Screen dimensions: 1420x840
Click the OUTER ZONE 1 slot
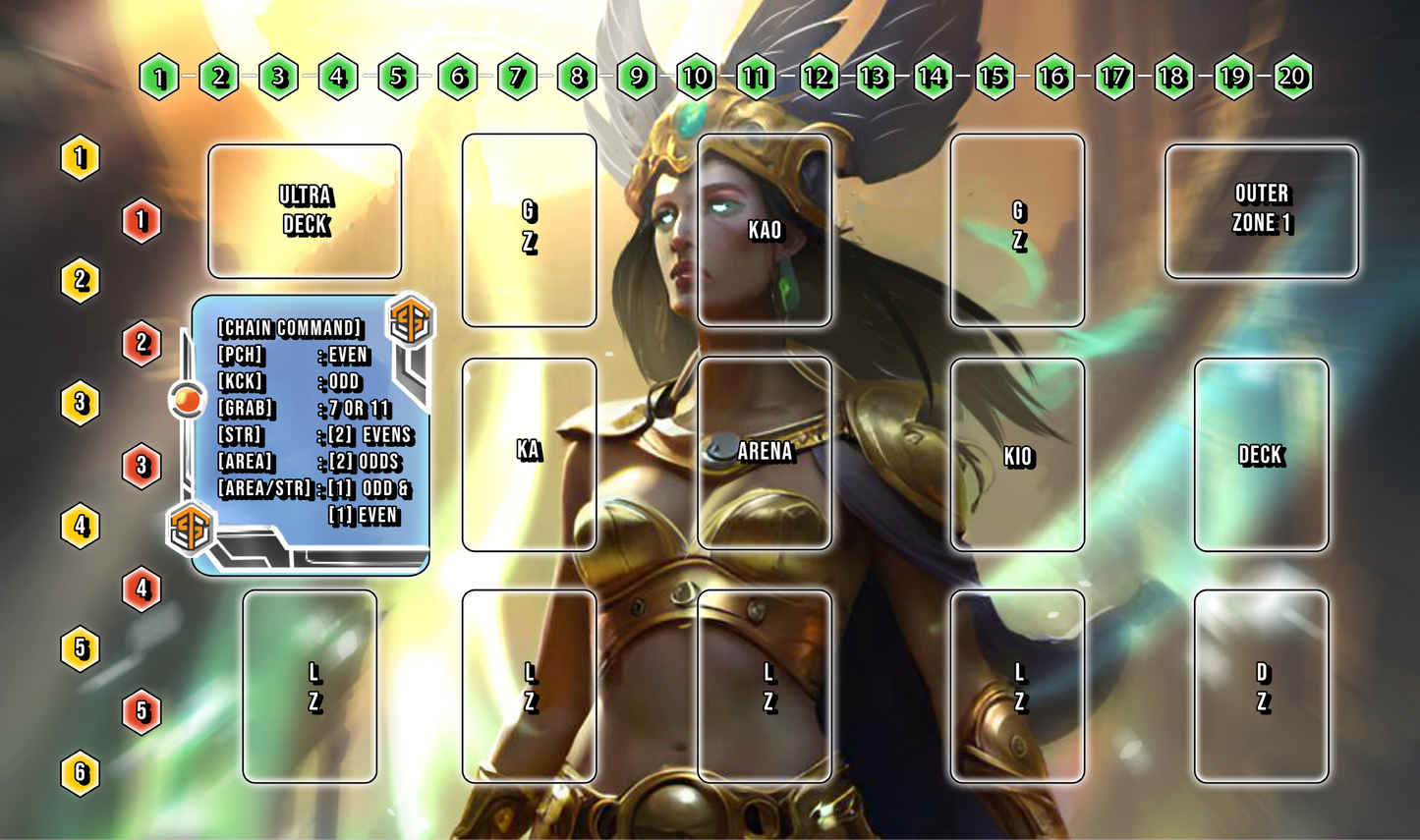click(1262, 212)
